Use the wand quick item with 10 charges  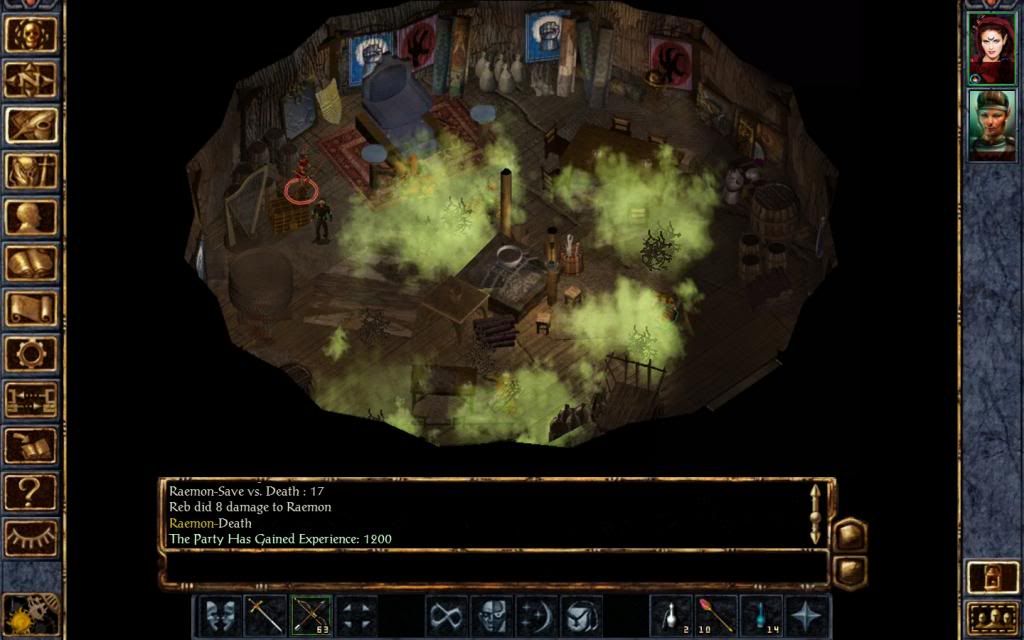coord(715,615)
